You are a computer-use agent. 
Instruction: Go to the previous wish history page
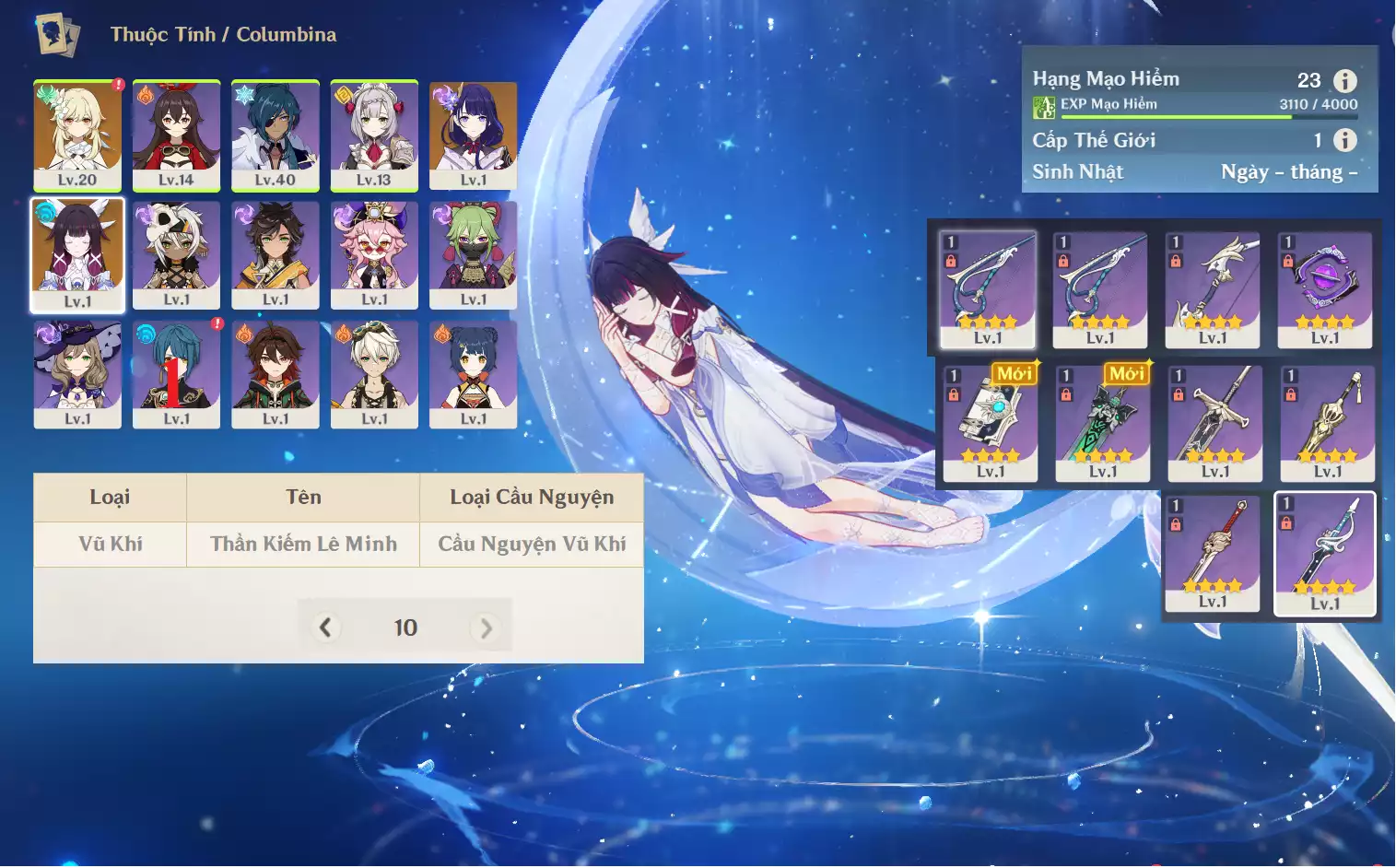point(325,628)
